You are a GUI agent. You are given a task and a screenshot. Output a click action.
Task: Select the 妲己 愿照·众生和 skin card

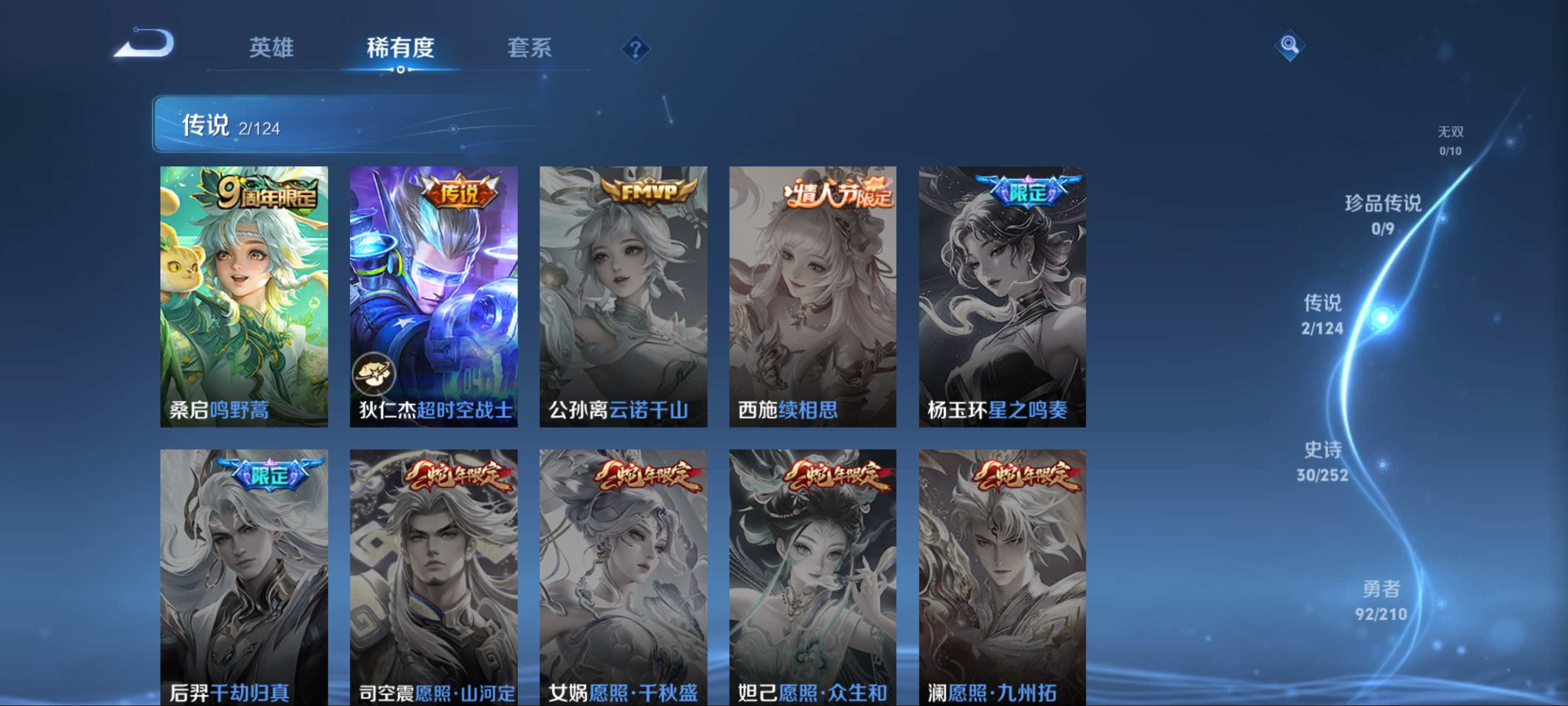click(812, 577)
